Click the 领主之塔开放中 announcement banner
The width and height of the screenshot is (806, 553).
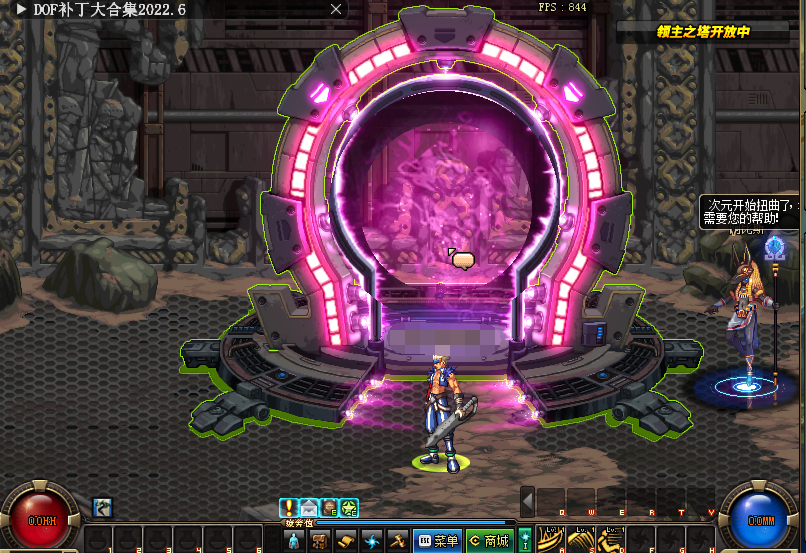click(703, 31)
